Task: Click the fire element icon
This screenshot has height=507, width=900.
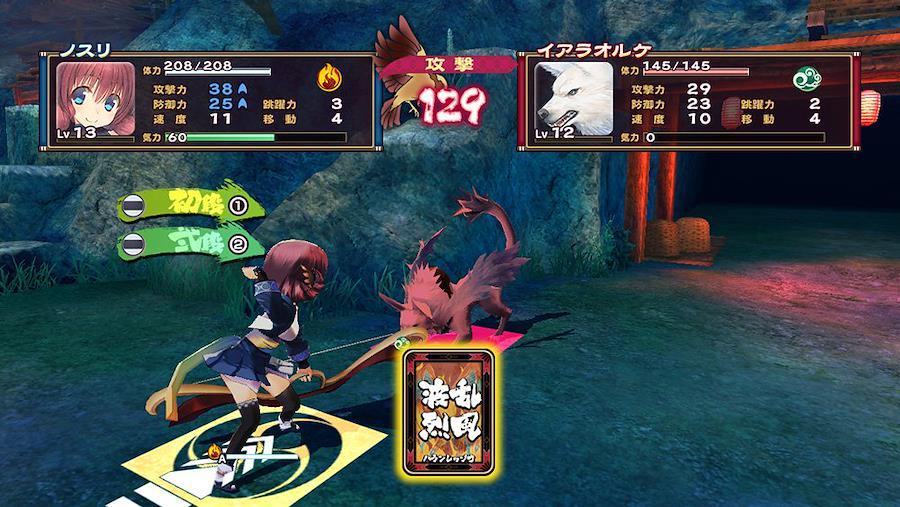Action: coord(329,77)
